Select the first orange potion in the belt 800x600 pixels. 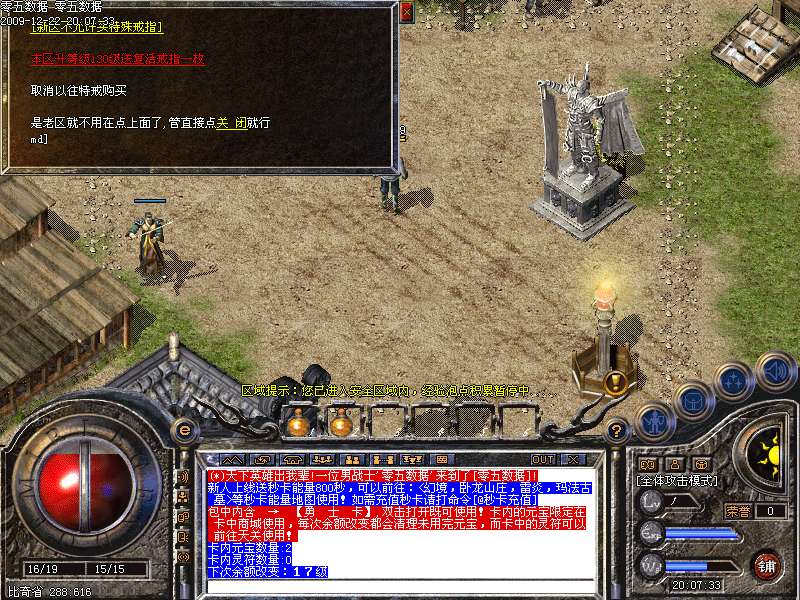tap(297, 424)
